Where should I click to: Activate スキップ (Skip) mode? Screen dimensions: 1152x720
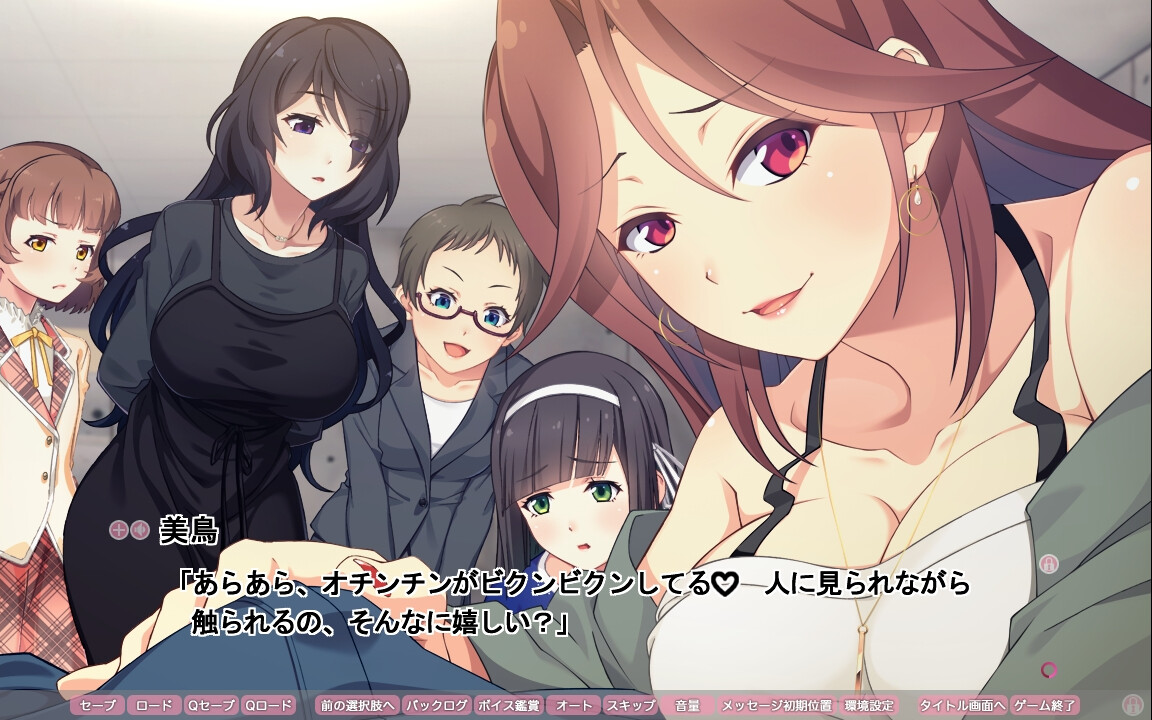tap(629, 705)
